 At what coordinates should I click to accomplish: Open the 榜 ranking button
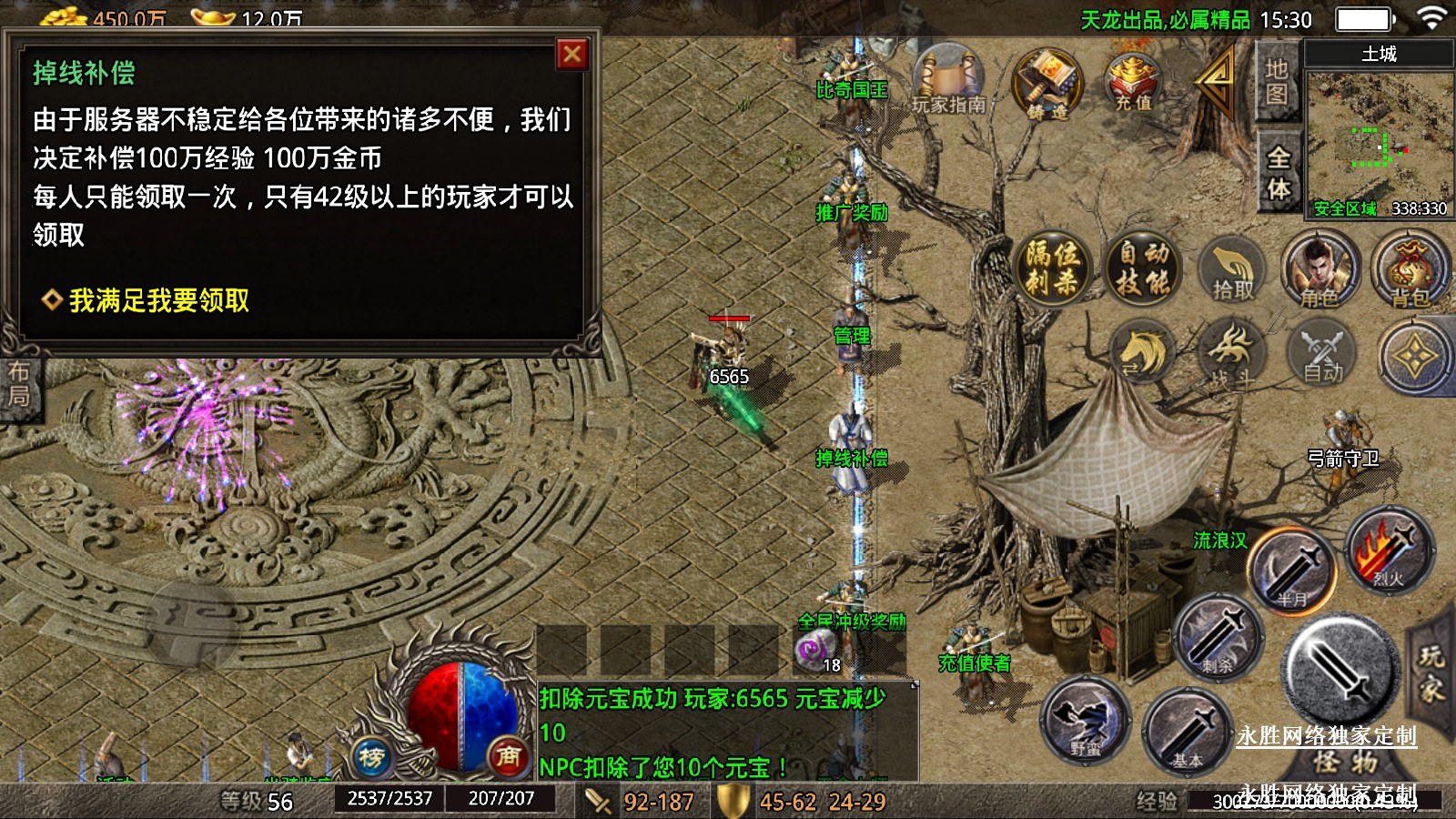[371, 755]
